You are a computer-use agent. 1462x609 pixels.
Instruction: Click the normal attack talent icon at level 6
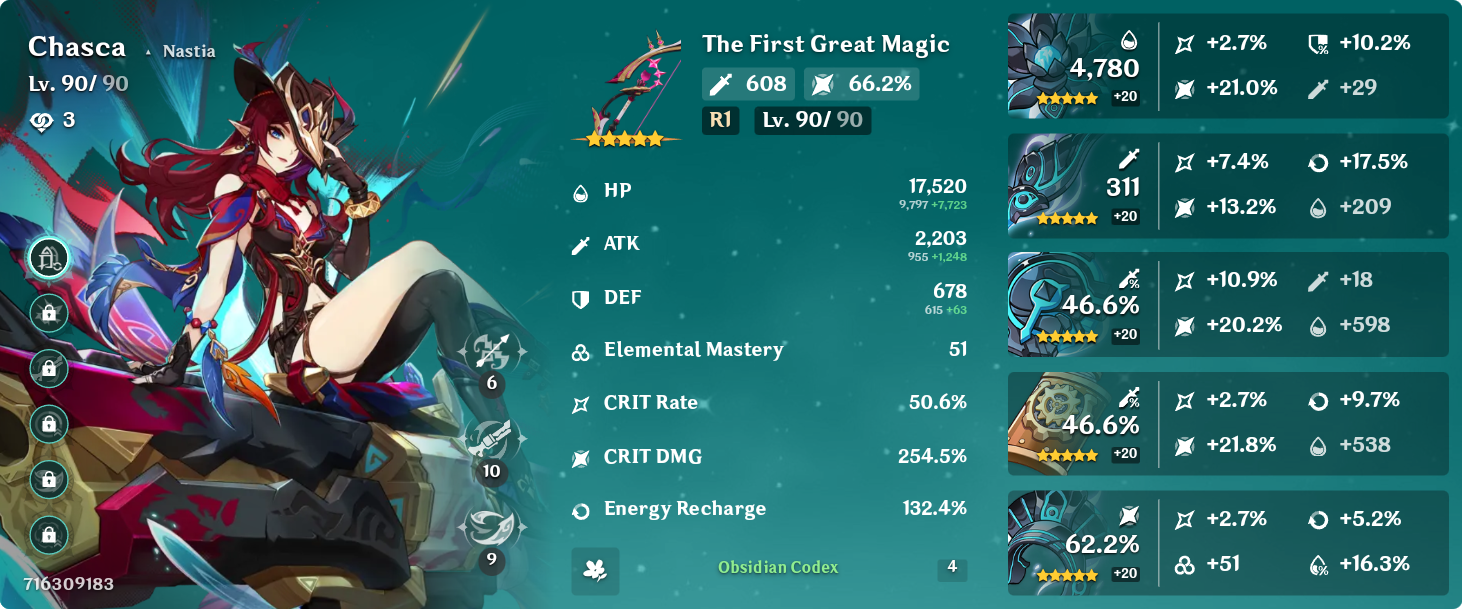point(490,352)
